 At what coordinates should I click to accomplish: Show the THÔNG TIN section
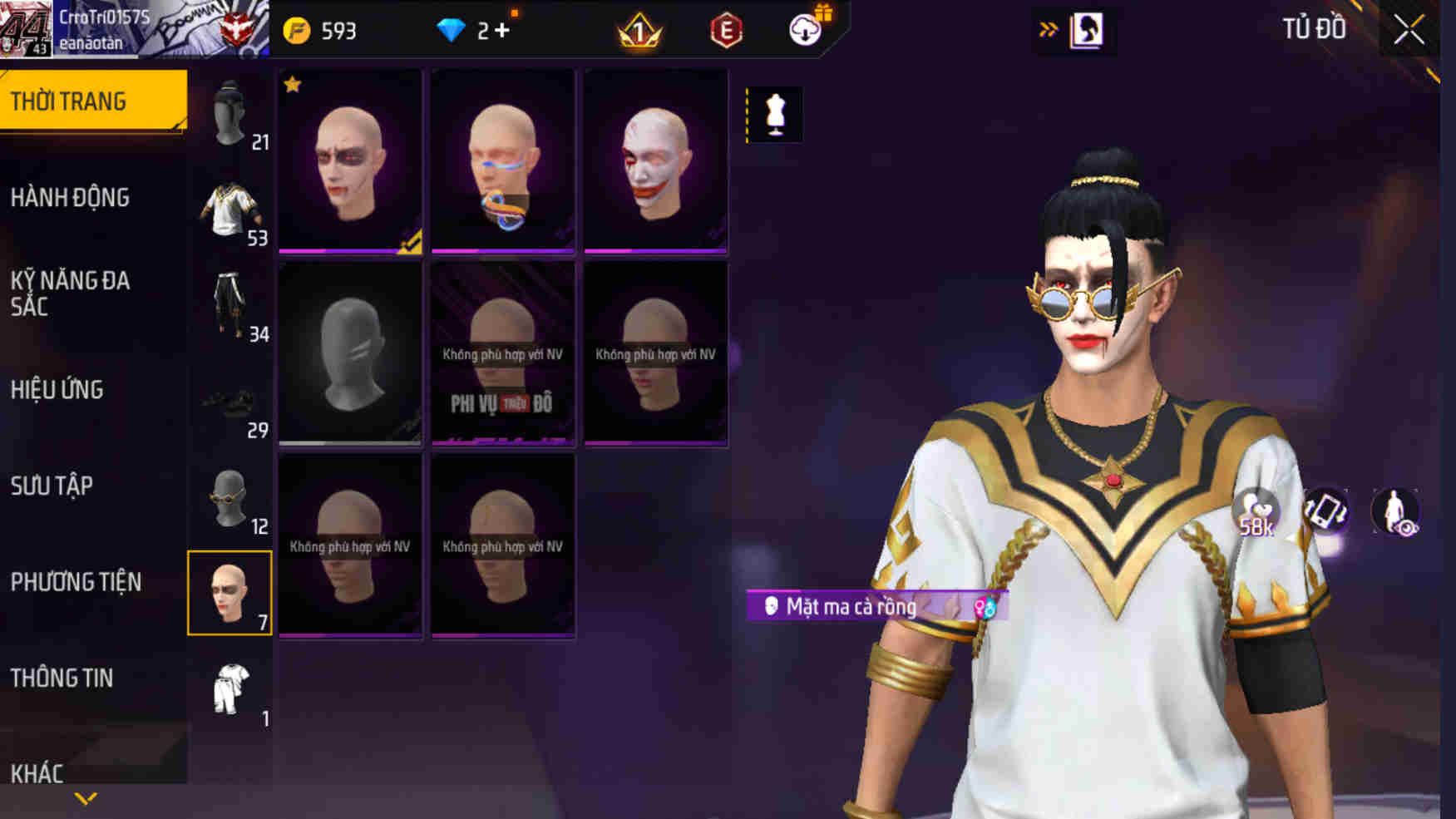pos(62,678)
